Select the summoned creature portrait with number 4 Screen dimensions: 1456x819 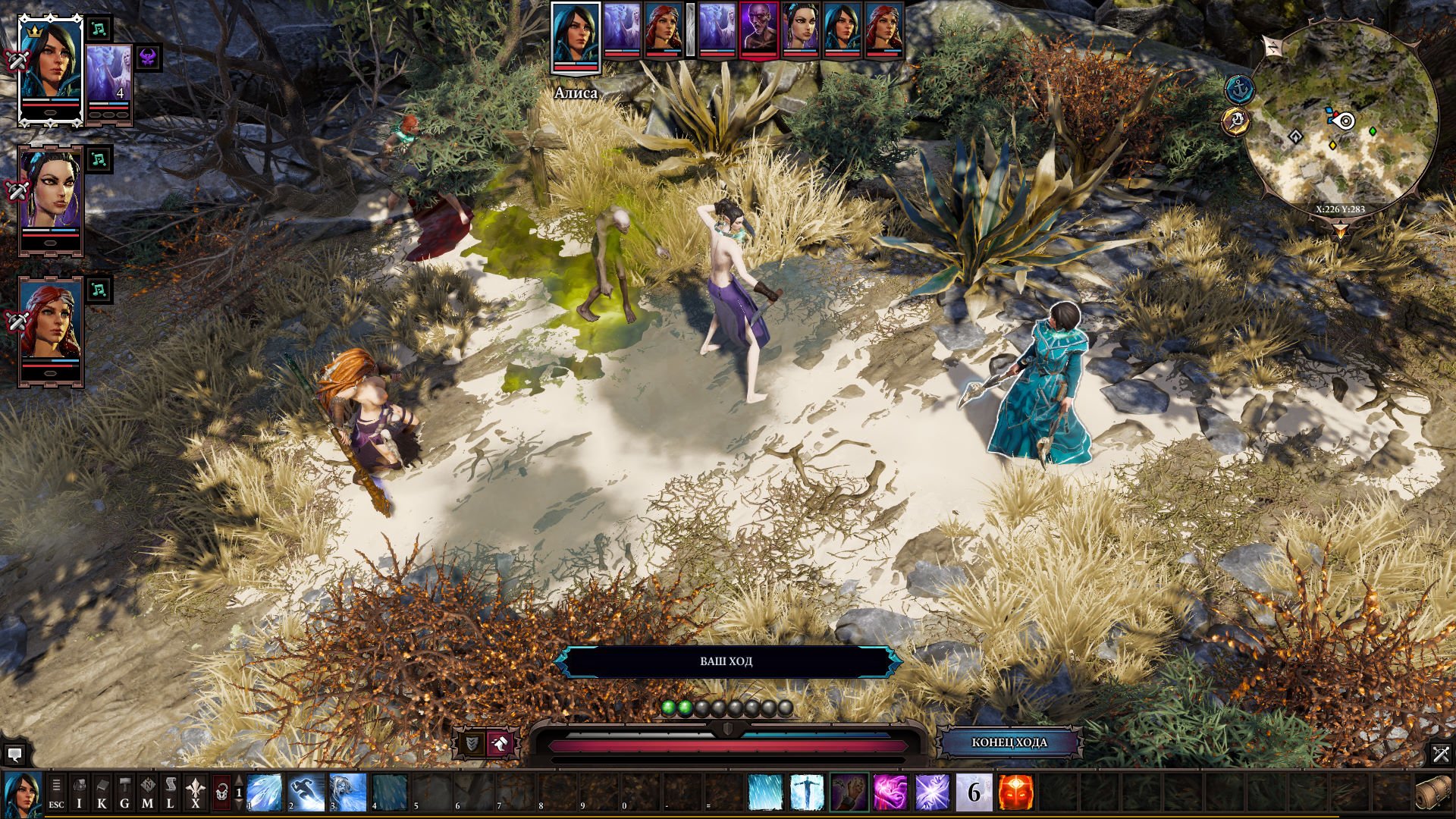point(109,80)
